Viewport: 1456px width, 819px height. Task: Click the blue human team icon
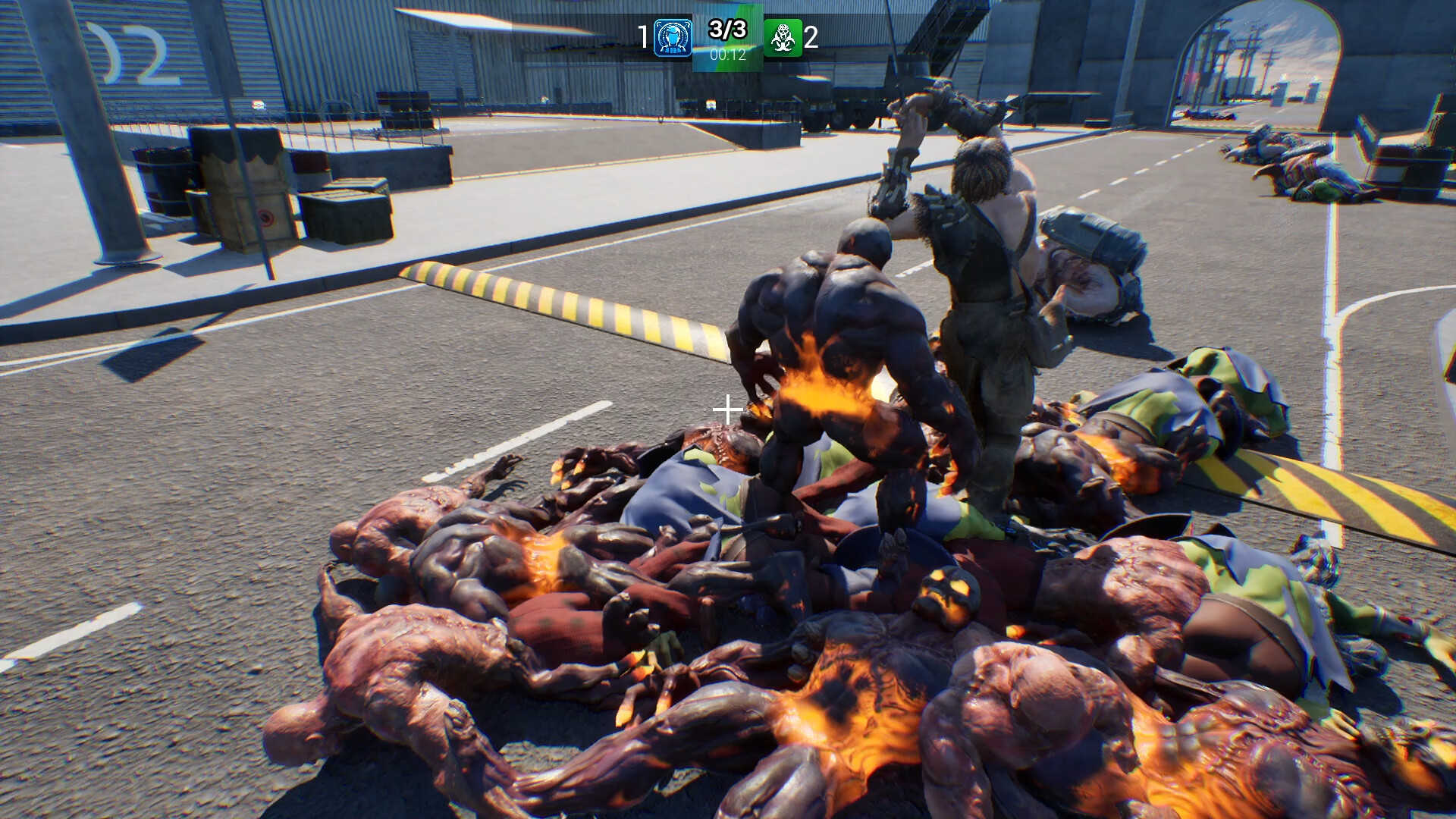pyautogui.click(x=673, y=38)
